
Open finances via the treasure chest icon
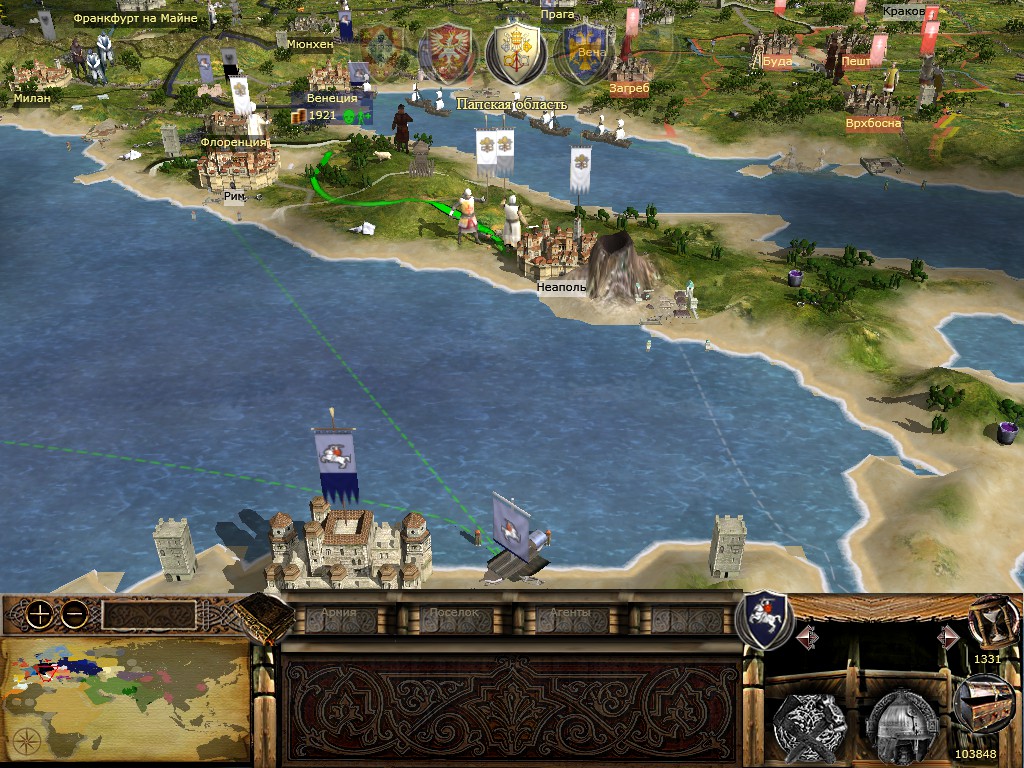tap(983, 701)
